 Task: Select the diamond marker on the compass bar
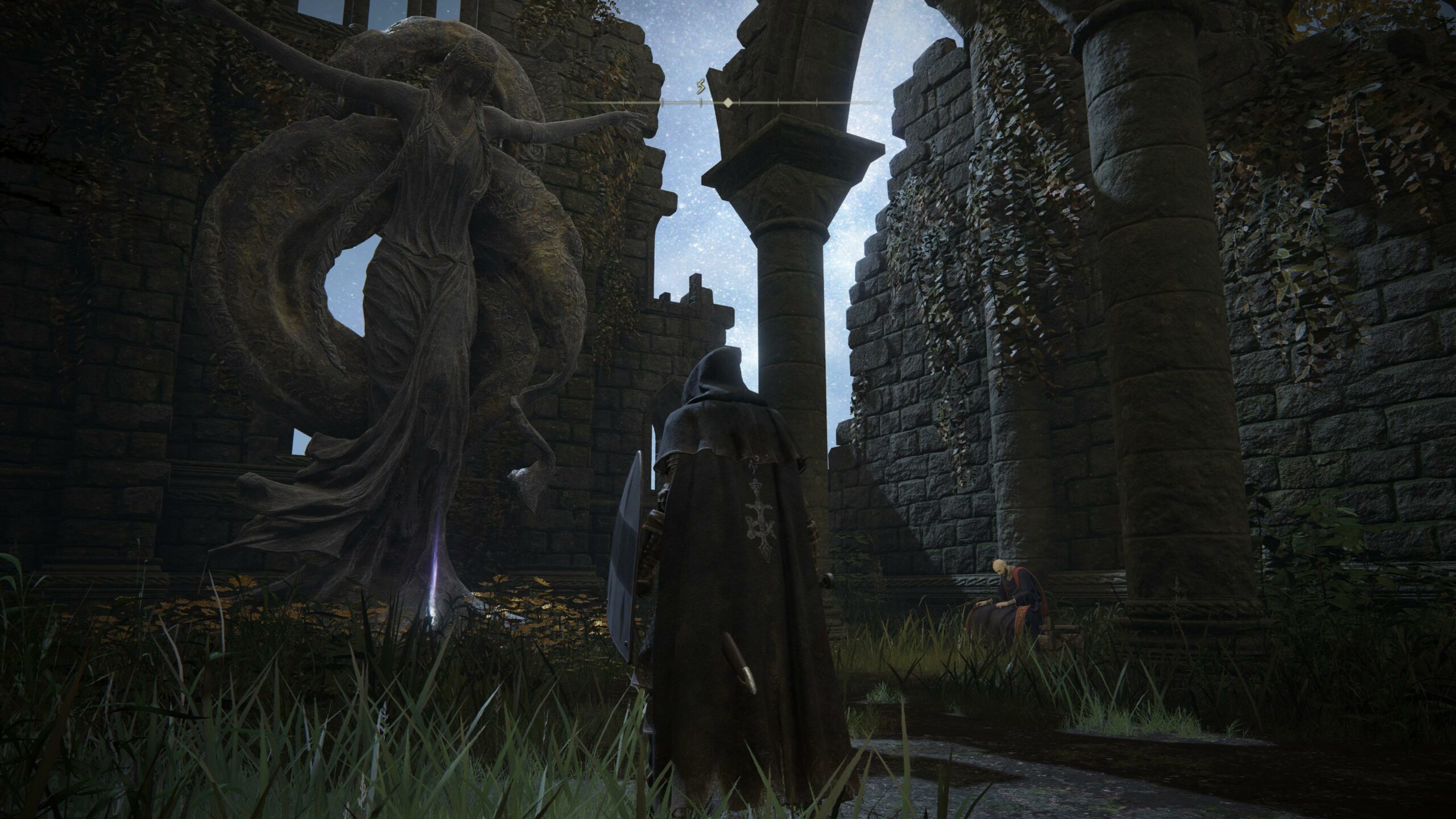(x=727, y=103)
